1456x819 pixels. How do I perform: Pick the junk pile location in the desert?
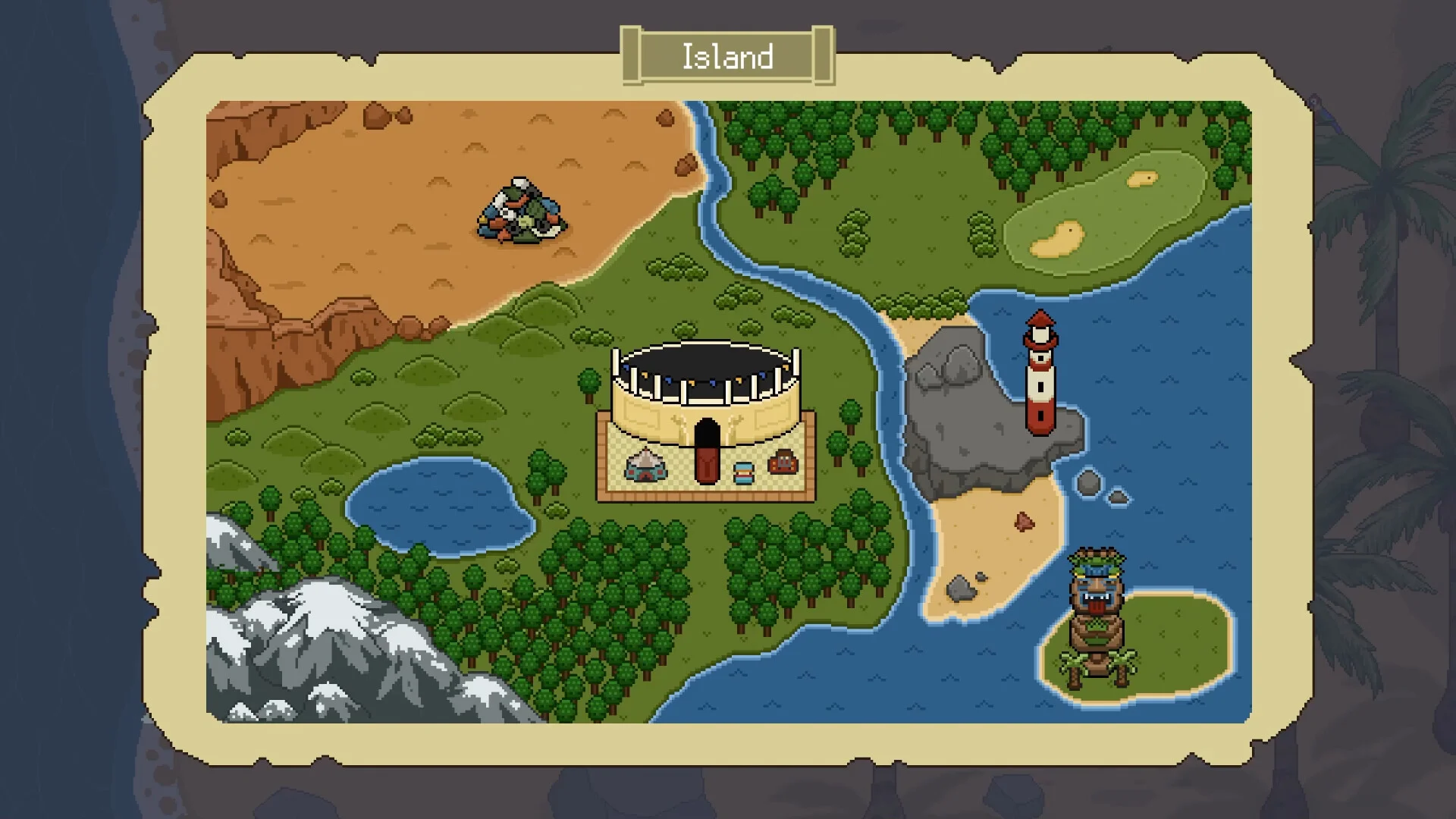[521, 212]
